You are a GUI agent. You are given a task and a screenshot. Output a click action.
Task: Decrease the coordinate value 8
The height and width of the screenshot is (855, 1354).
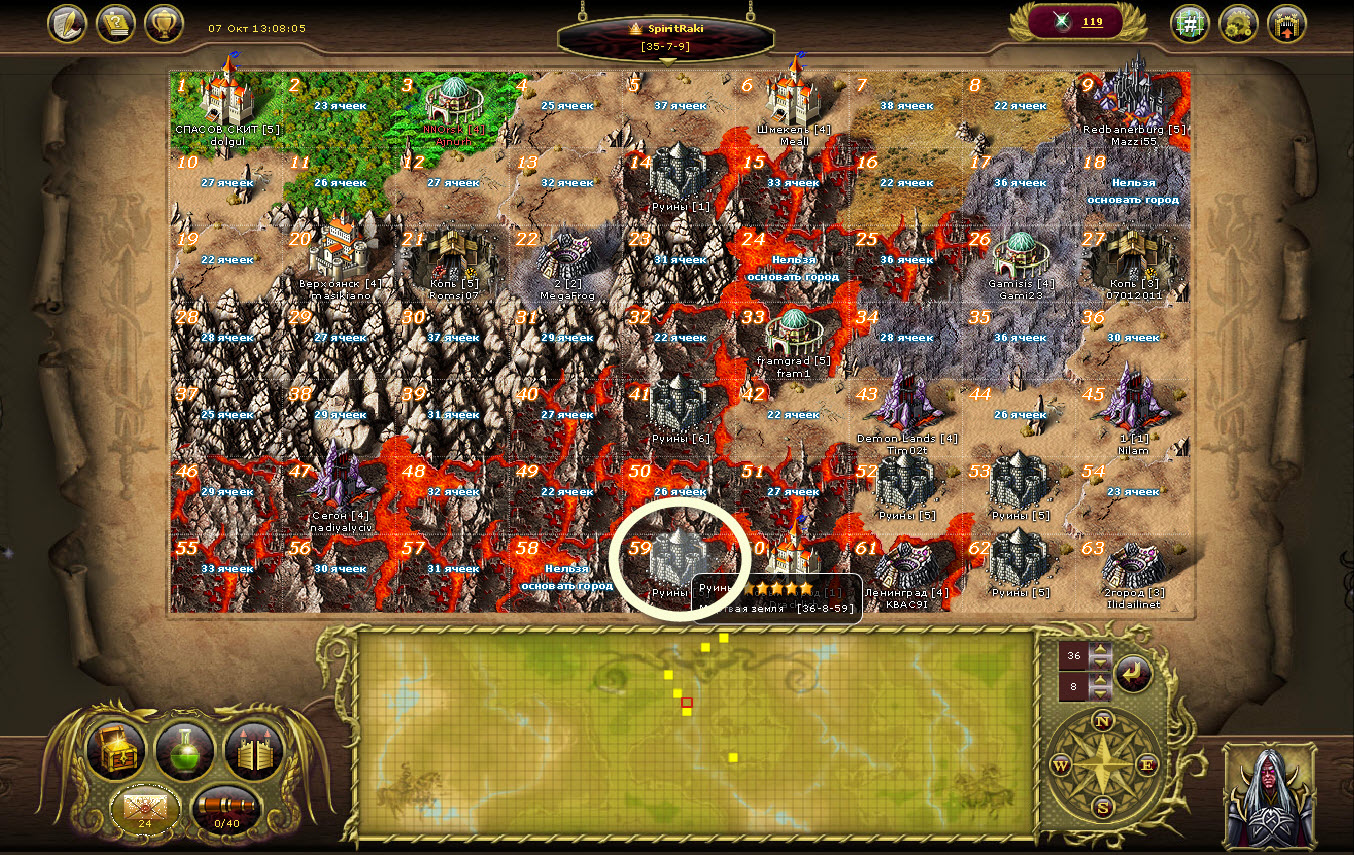click(x=1101, y=693)
